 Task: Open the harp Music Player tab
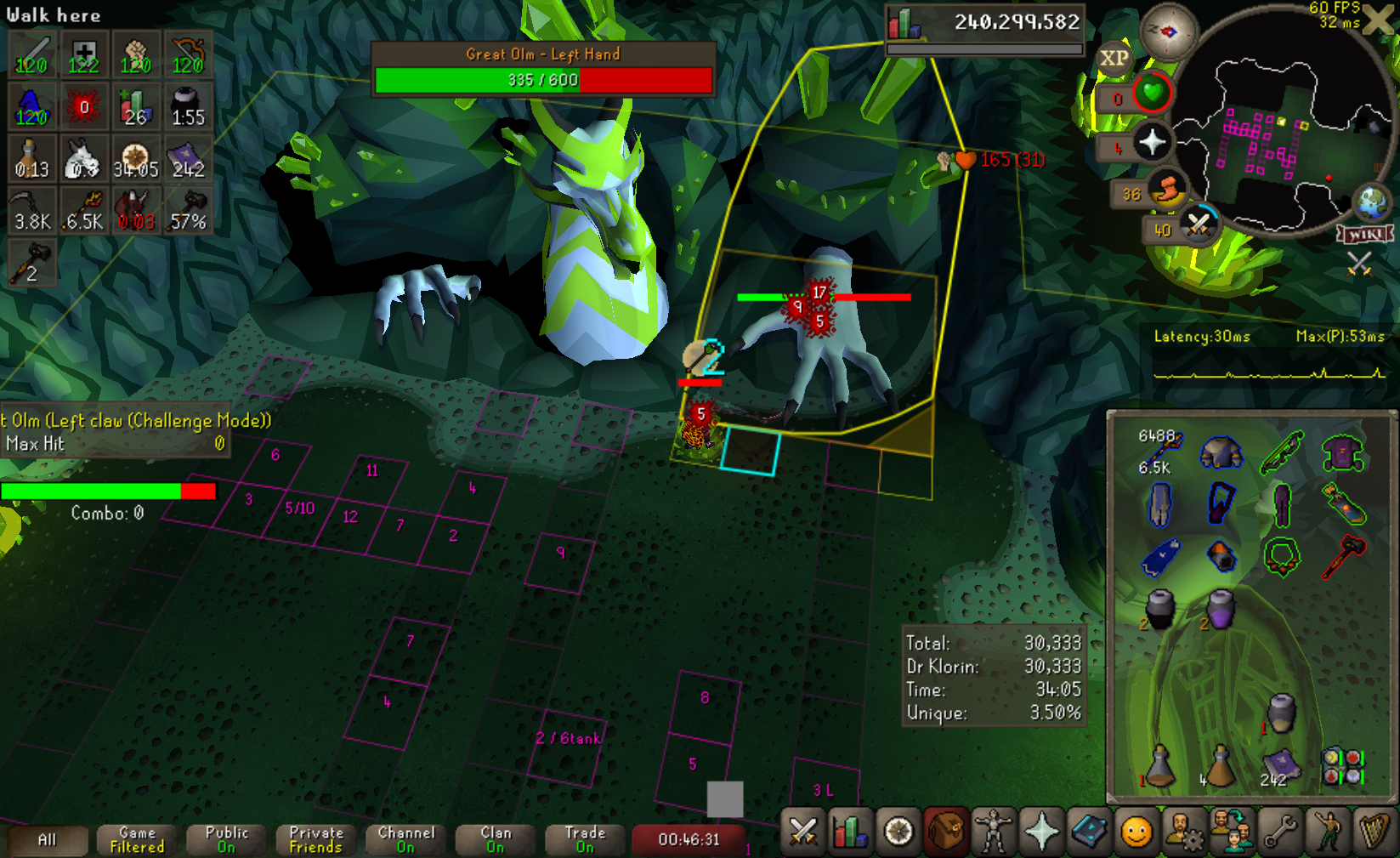[1374, 832]
